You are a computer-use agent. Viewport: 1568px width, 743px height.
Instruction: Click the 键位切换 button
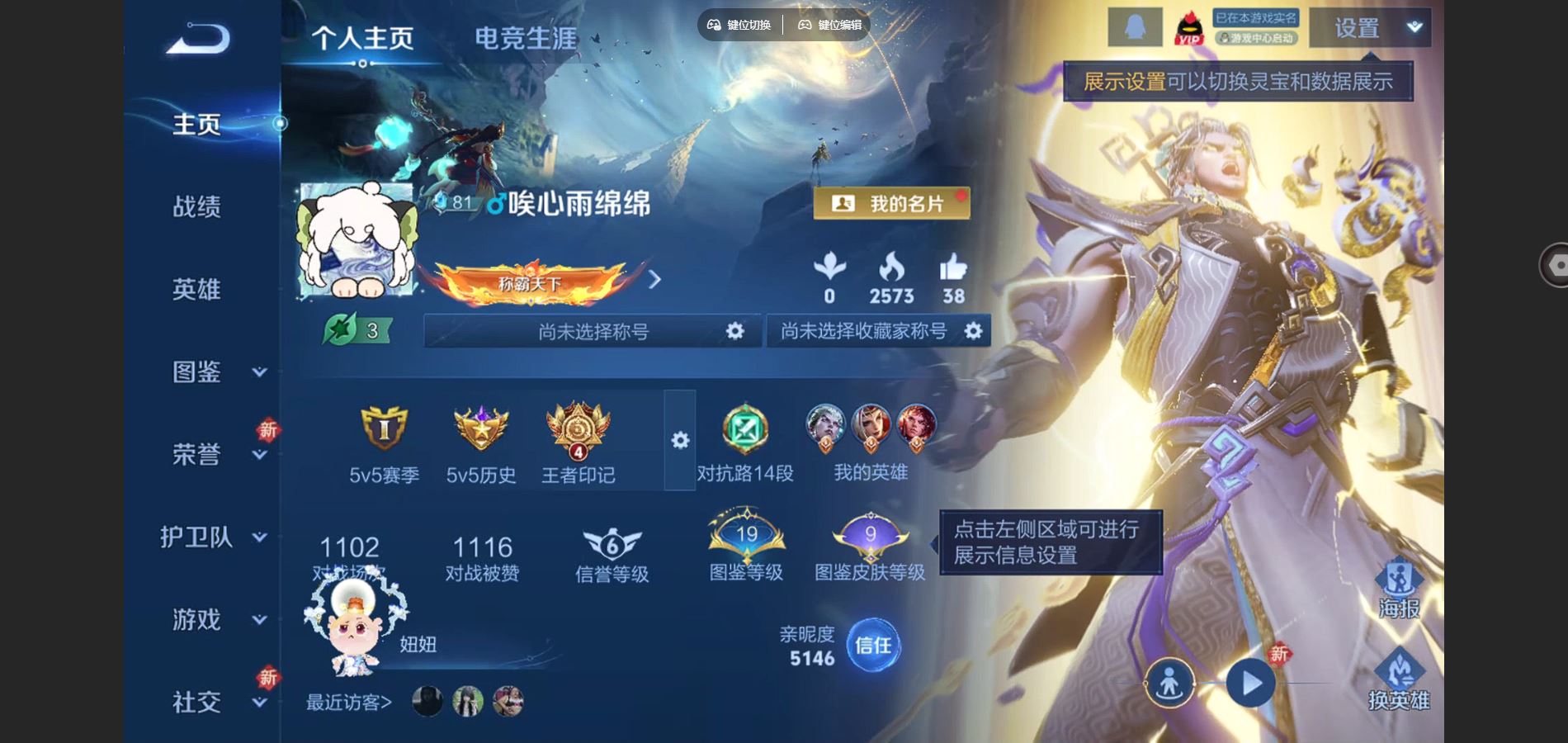(x=741, y=25)
